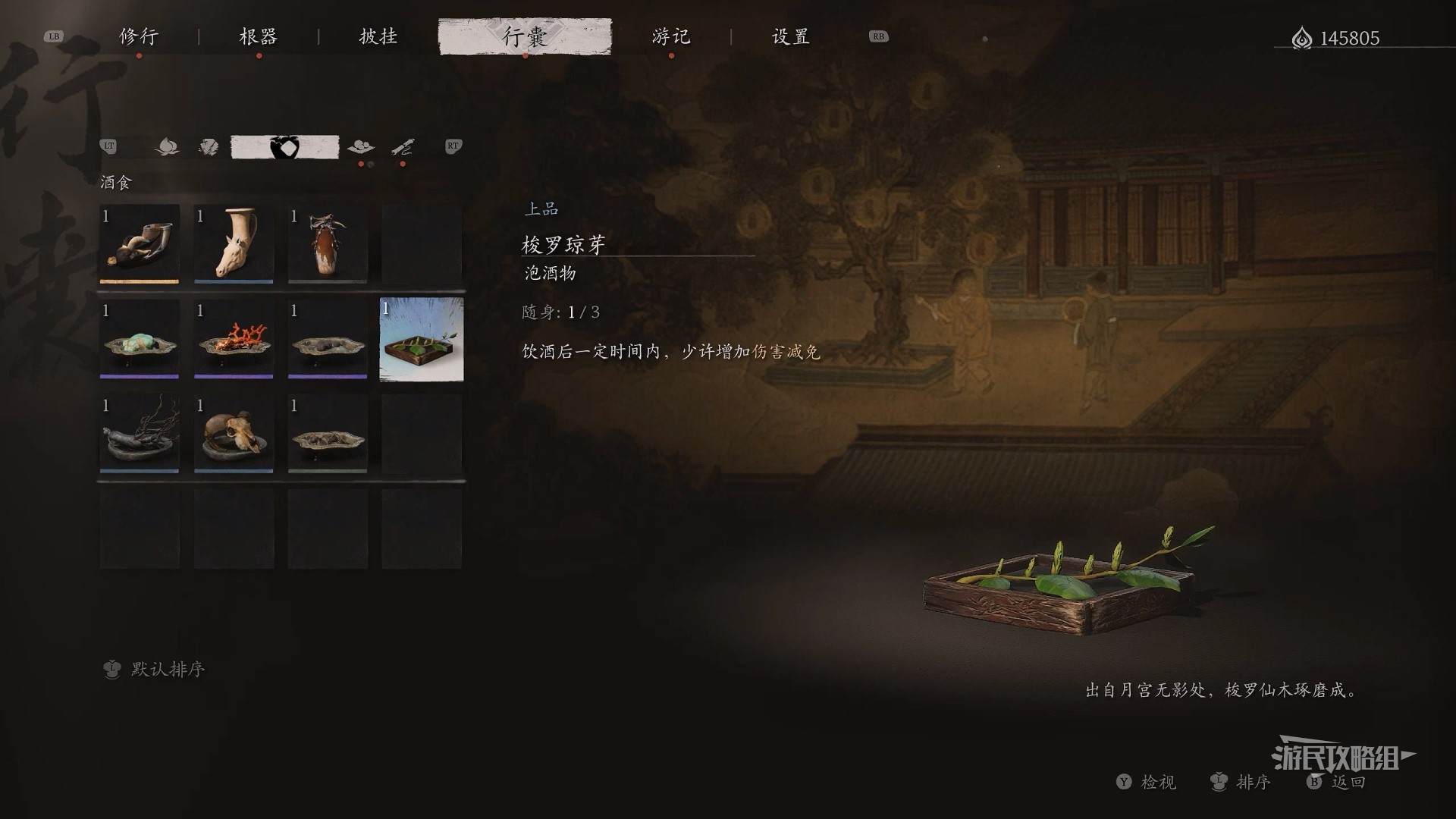Image resolution: width=1456 pixels, height=819 pixels.
Task: Switch to the 设置 settings tab
Action: click(x=791, y=36)
